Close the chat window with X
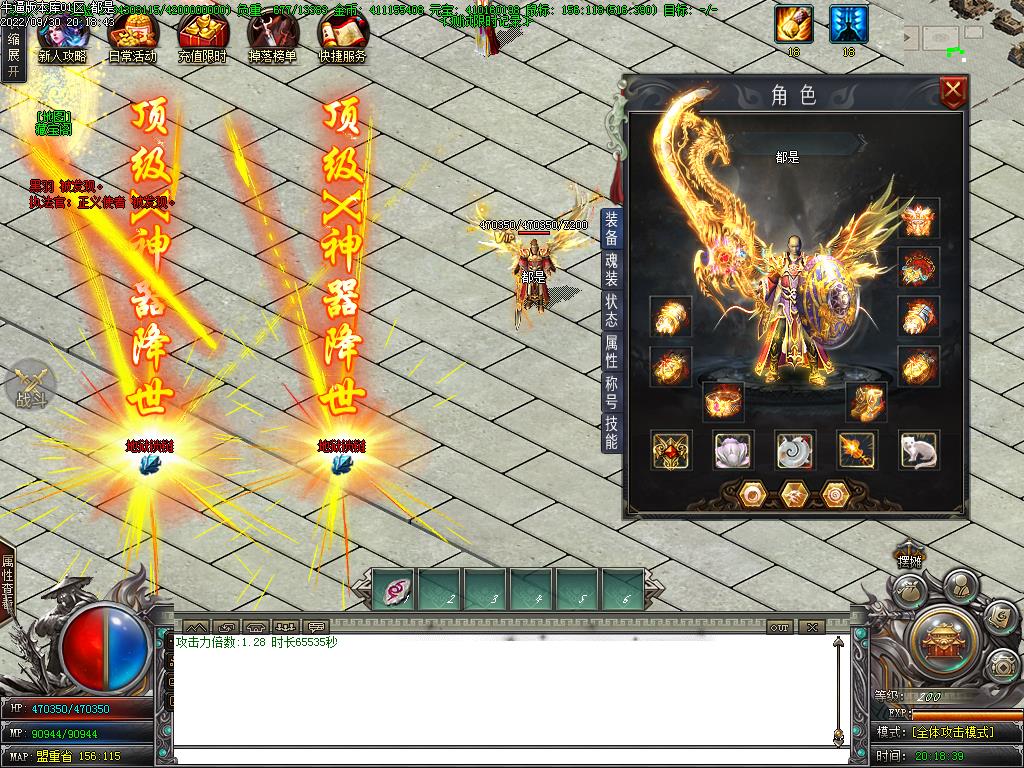 (812, 627)
